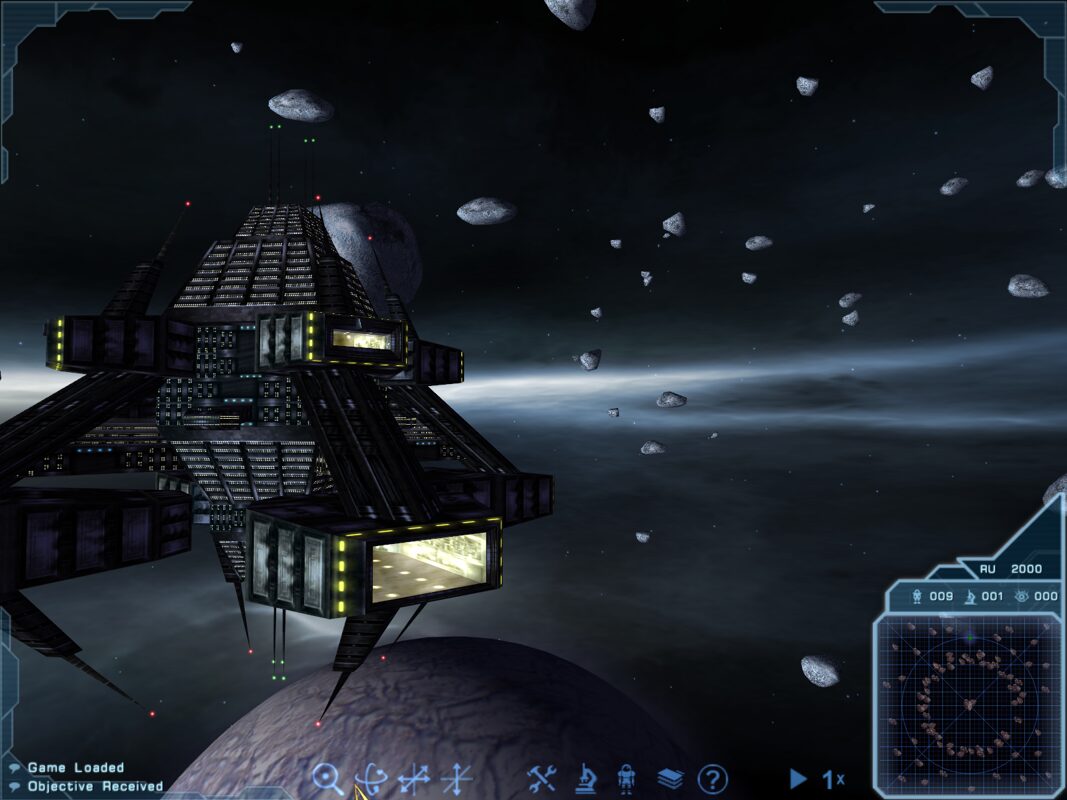This screenshot has height=800, width=1067.
Task: Select the diagonal-arrows 3D move icon
Action: point(413,778)
